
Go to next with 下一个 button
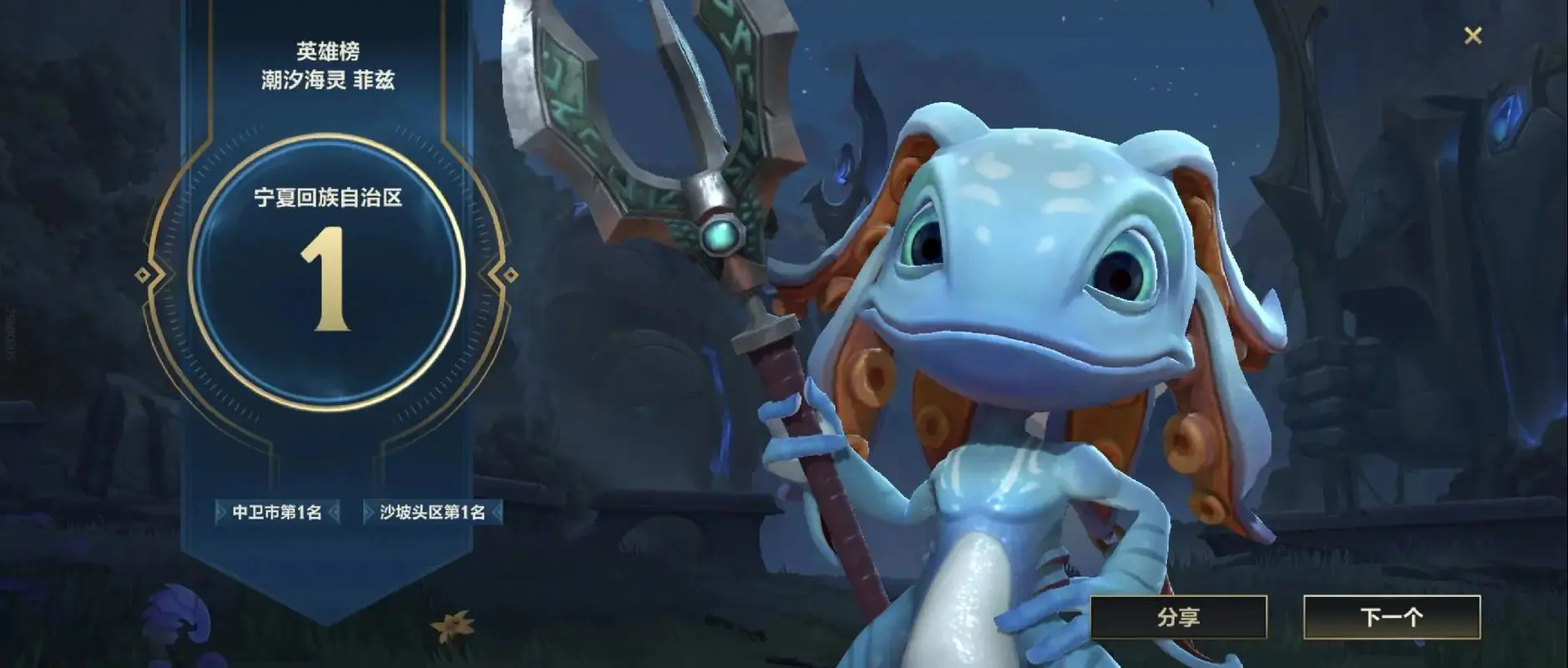coord(1391,617)
